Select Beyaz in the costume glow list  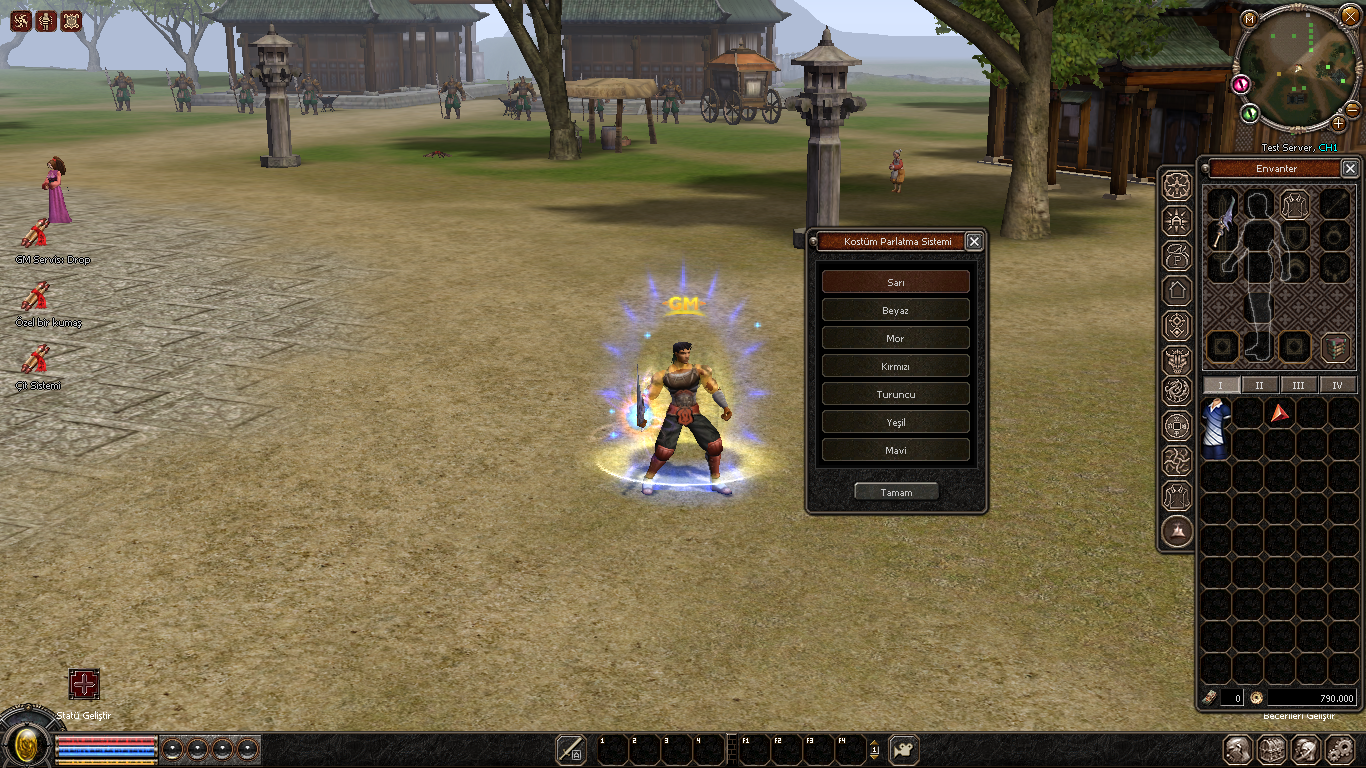coord(895,310)
